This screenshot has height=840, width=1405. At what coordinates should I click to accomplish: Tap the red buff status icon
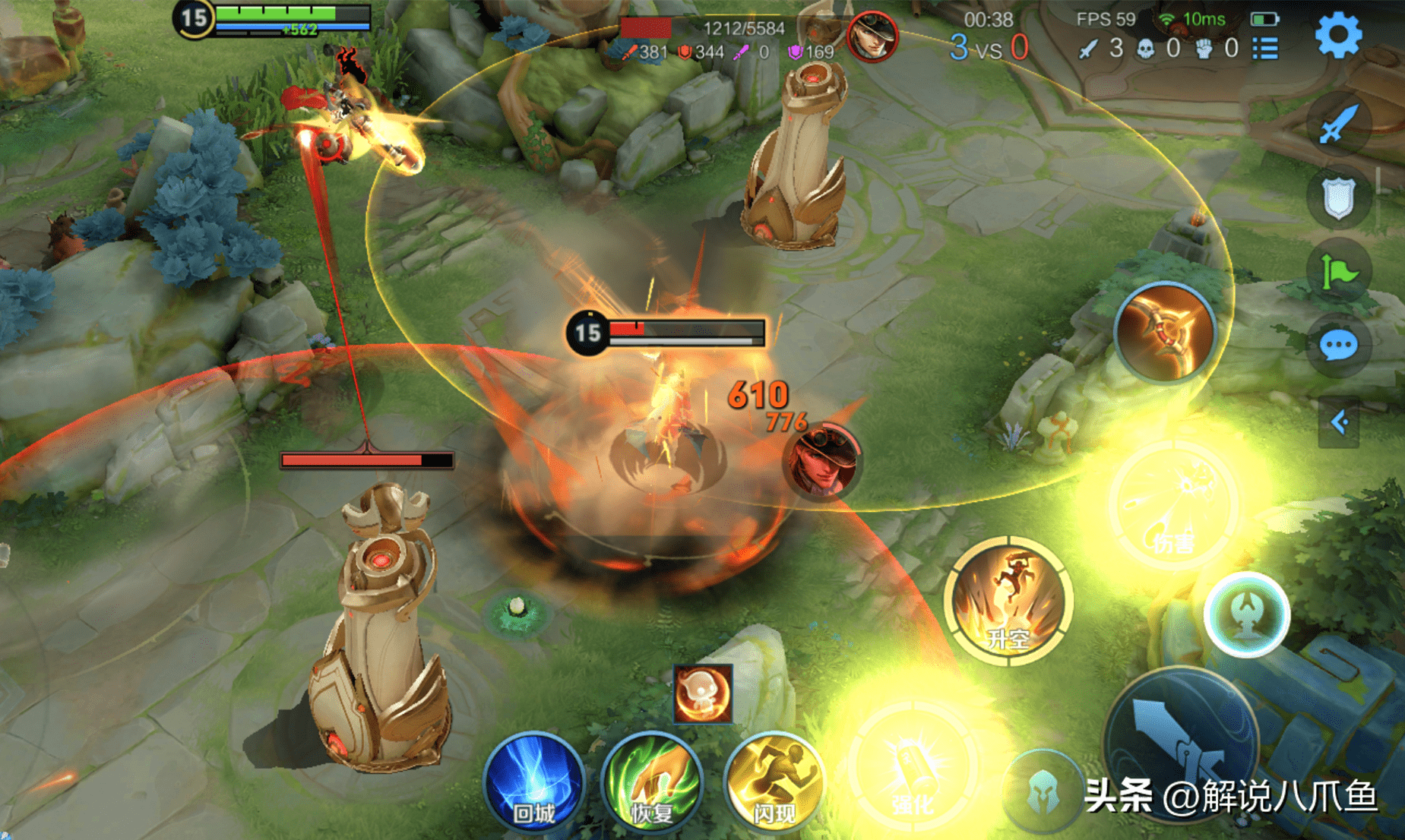tap(703, 693)
